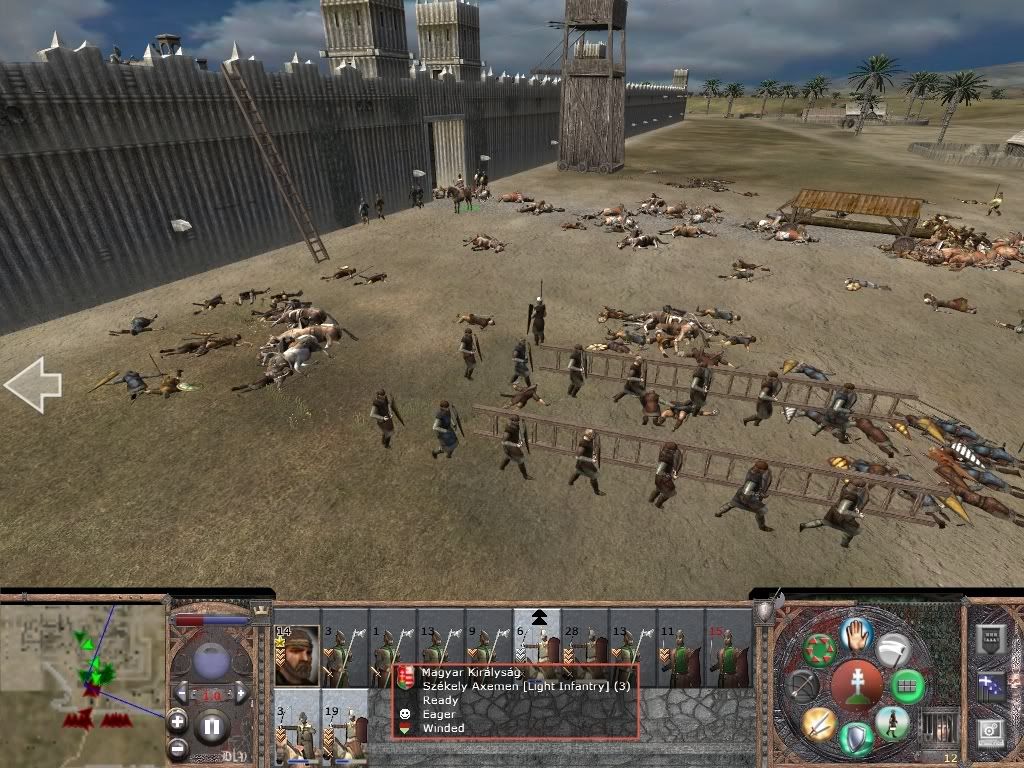The height and width of the screenshot is (768, 1024).
Task: Activate the halt order (raised hand icon)
Action: pos(857,633)
